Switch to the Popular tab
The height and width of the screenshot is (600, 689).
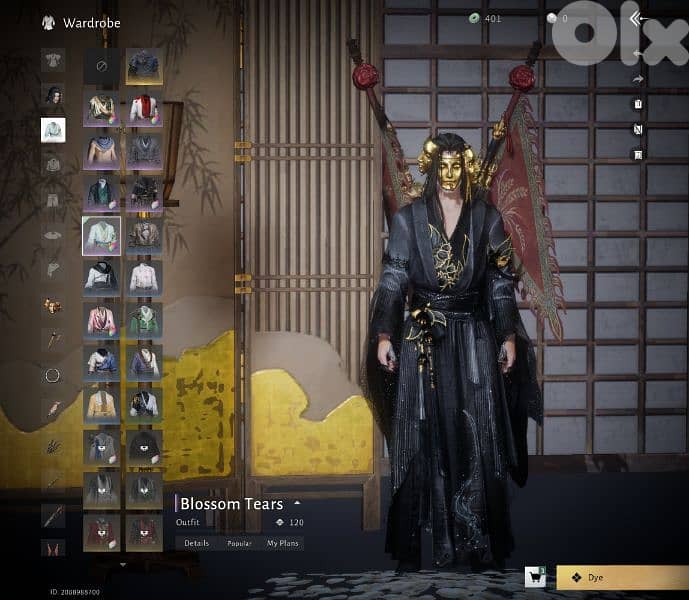pyautogui.click(x=239, y=543)
